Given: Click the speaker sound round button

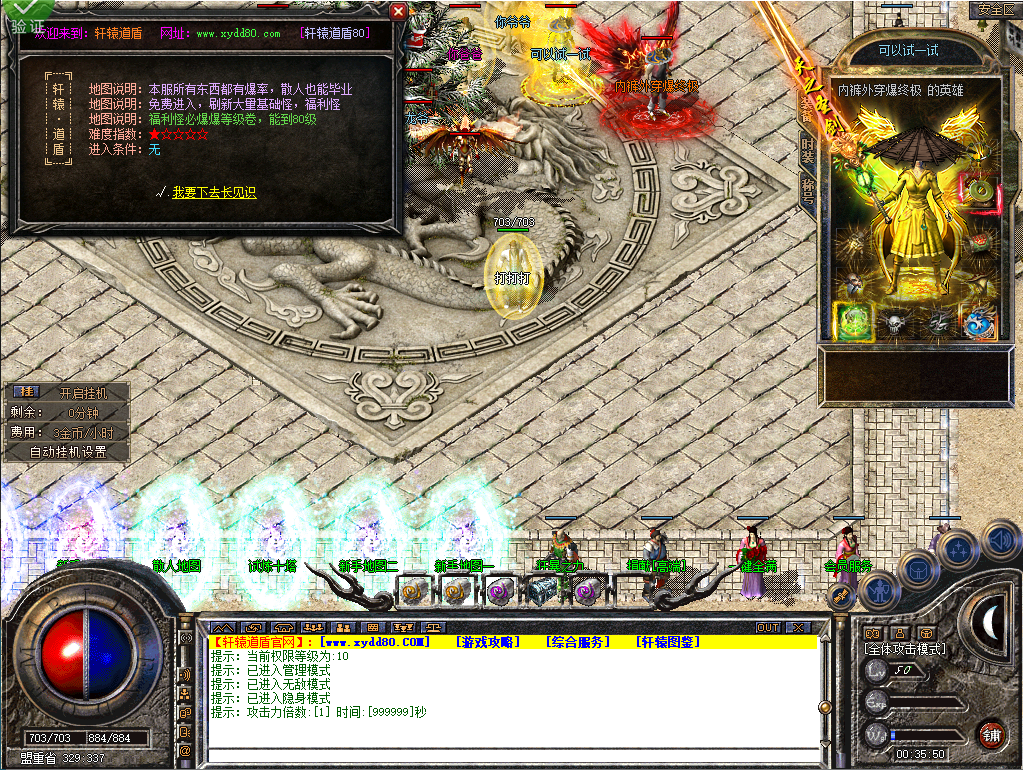Looking at the screenshot, I should click(x=1000, y=541).
